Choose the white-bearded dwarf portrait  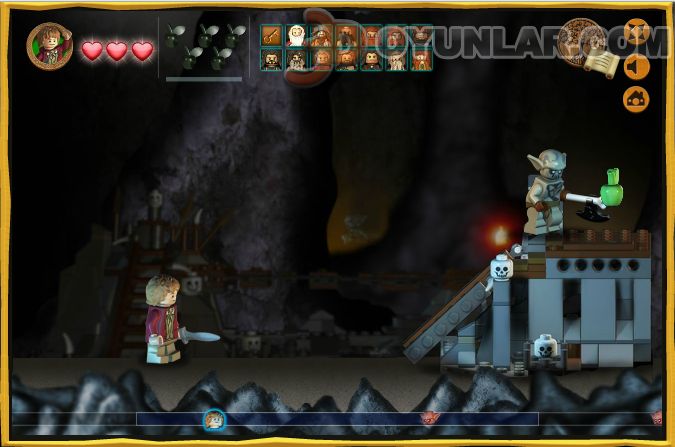point(296,36)
